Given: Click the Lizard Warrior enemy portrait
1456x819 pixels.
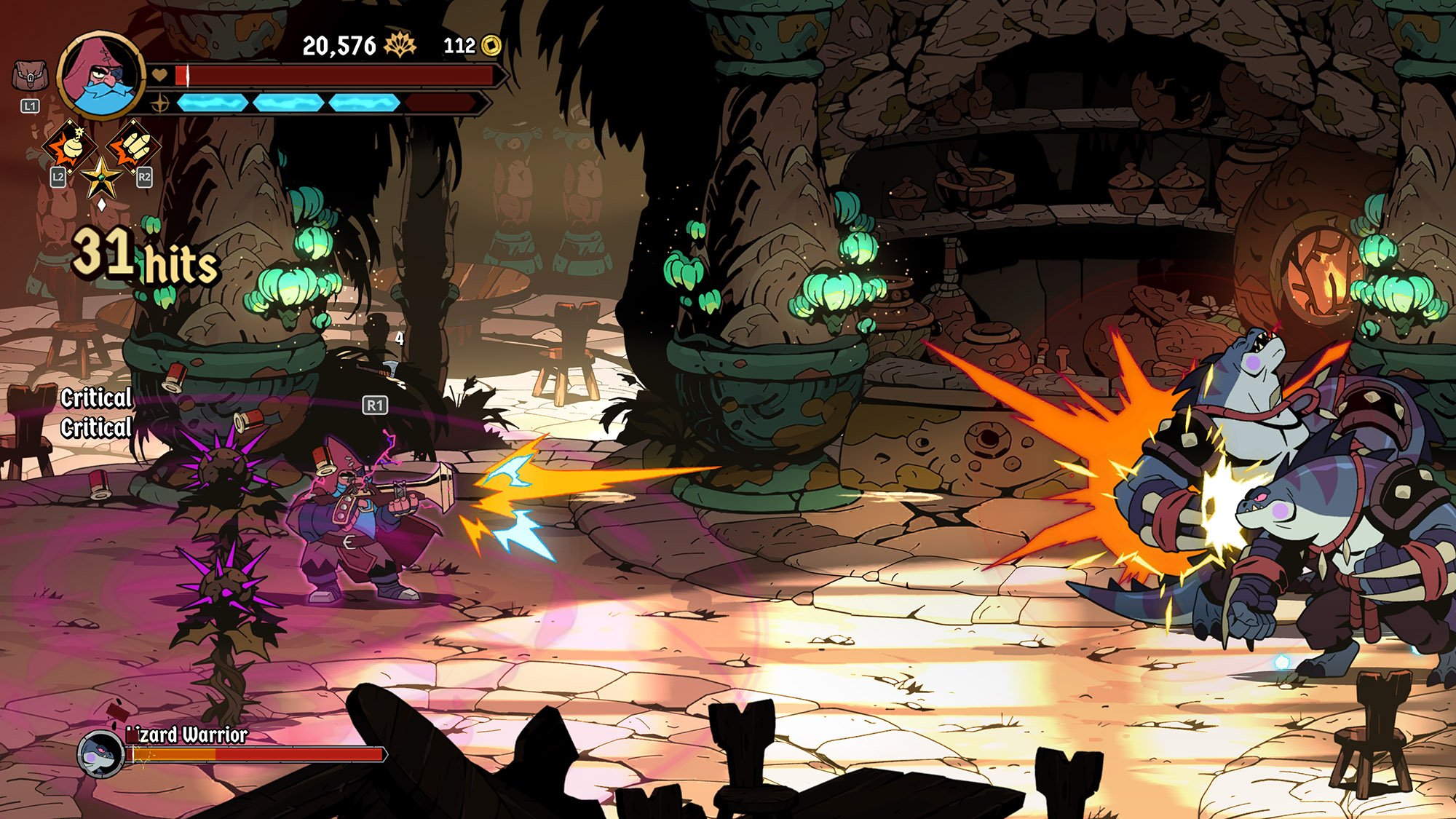Looking at the screenshot, I should click(100, 753).
